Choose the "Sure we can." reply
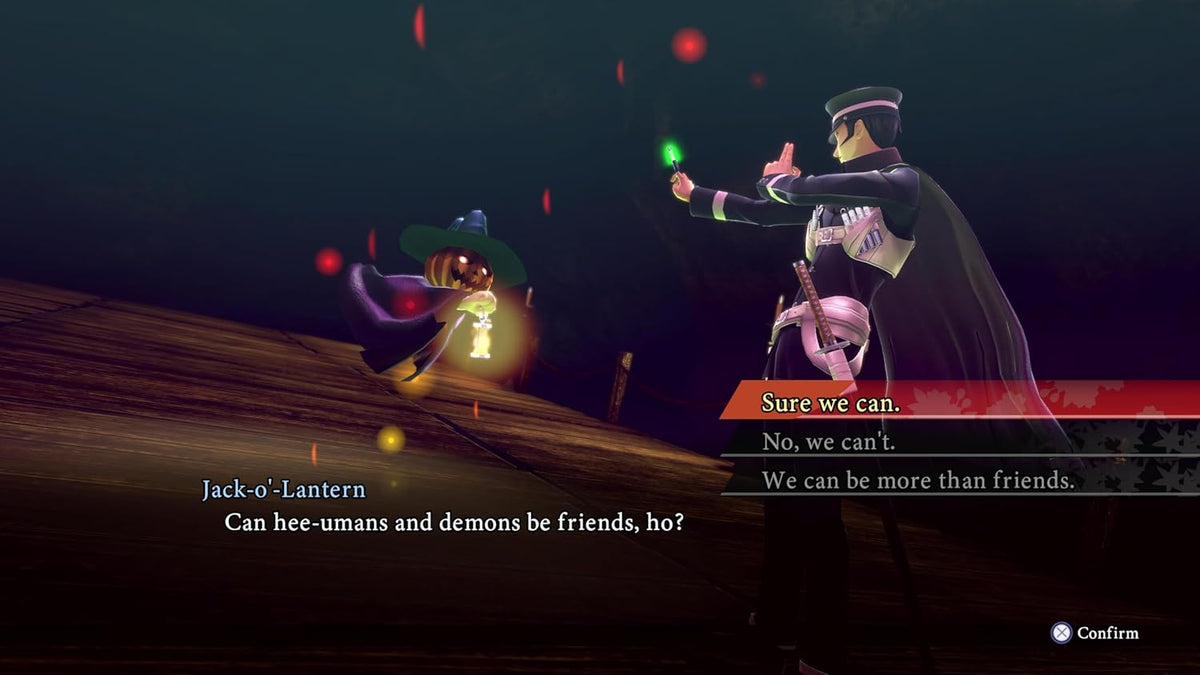1200x675 pixels. click(x=831, y=402)
